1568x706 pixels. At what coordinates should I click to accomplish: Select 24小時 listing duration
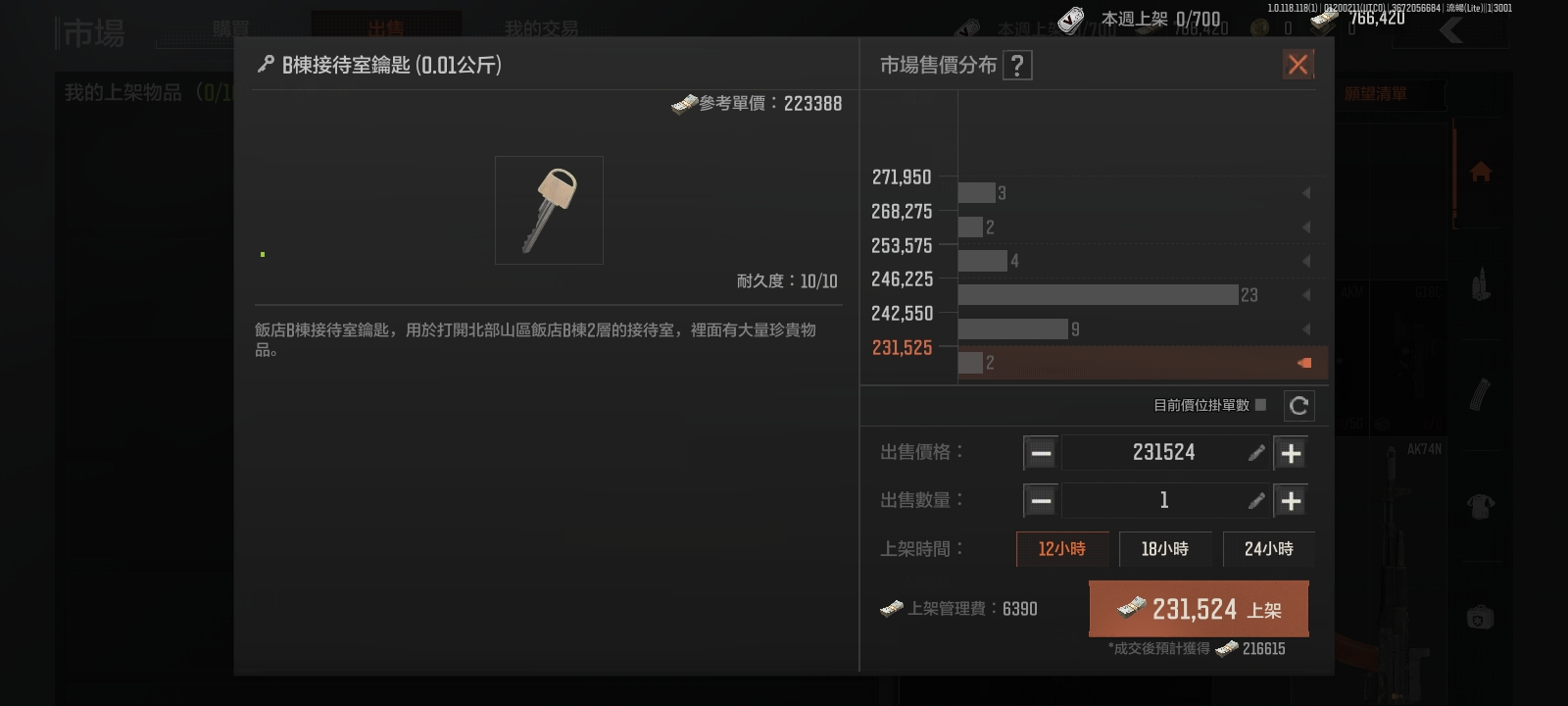pos(1268,549)
